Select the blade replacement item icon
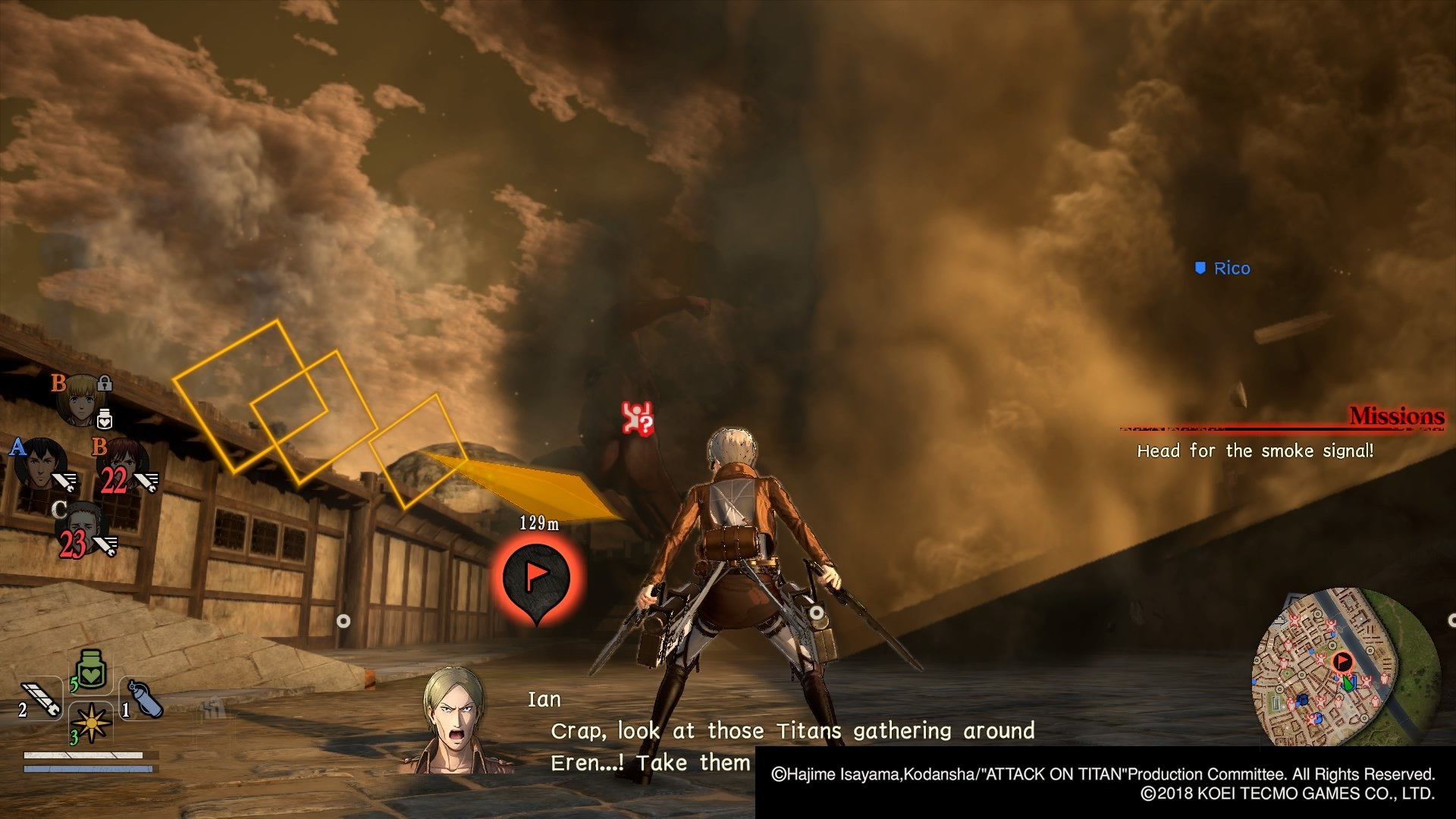Viewport: 1456px width, 819px height. click(x=41, y=699)
